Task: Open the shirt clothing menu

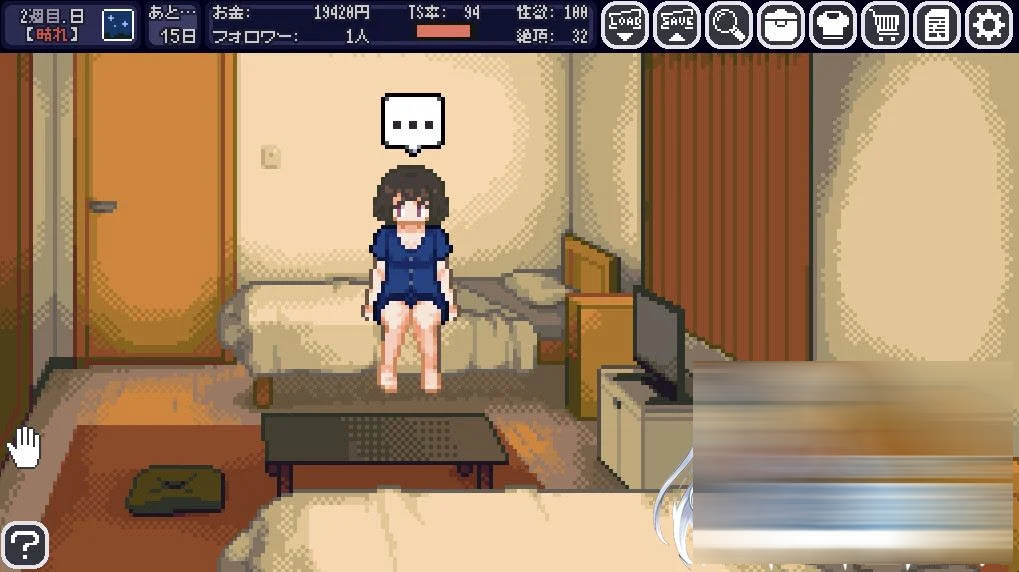Action: [x=833, y=26]
